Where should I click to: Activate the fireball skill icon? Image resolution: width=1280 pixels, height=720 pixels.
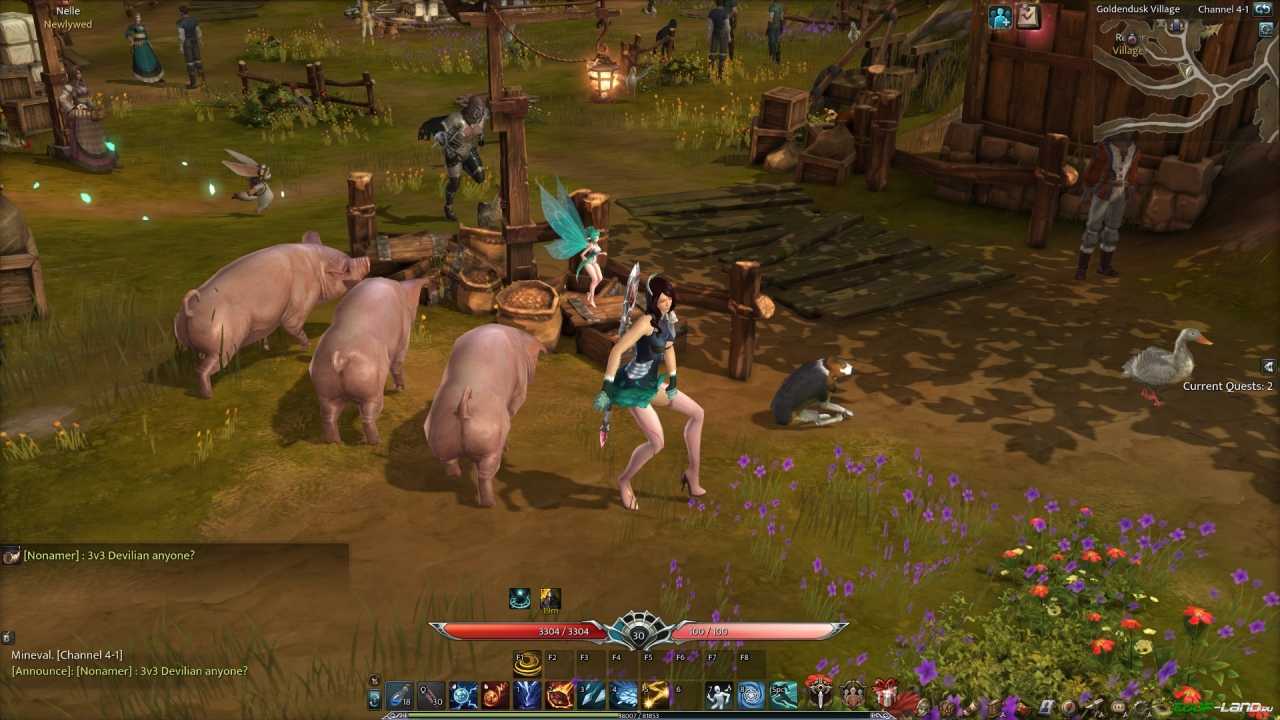click(x=495, y=694)
